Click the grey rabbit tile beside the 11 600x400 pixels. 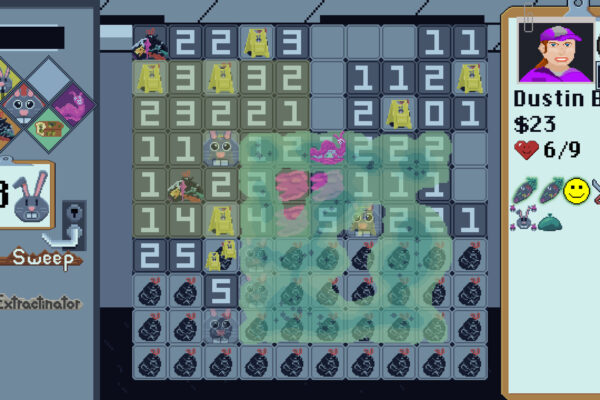(222, 150)
